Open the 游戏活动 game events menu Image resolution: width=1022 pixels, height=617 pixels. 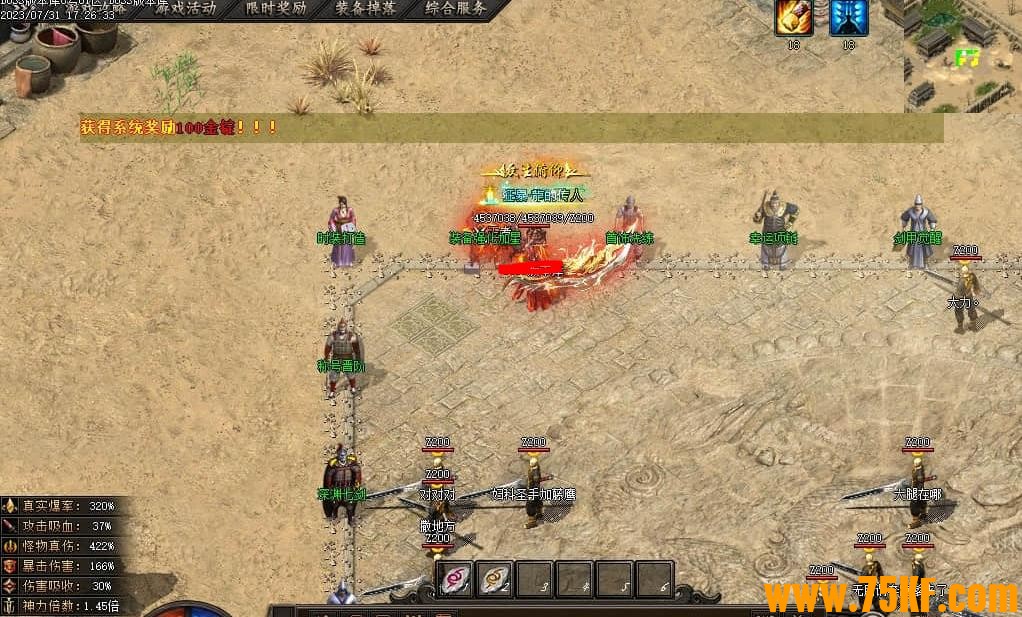(x=188, y=9)
